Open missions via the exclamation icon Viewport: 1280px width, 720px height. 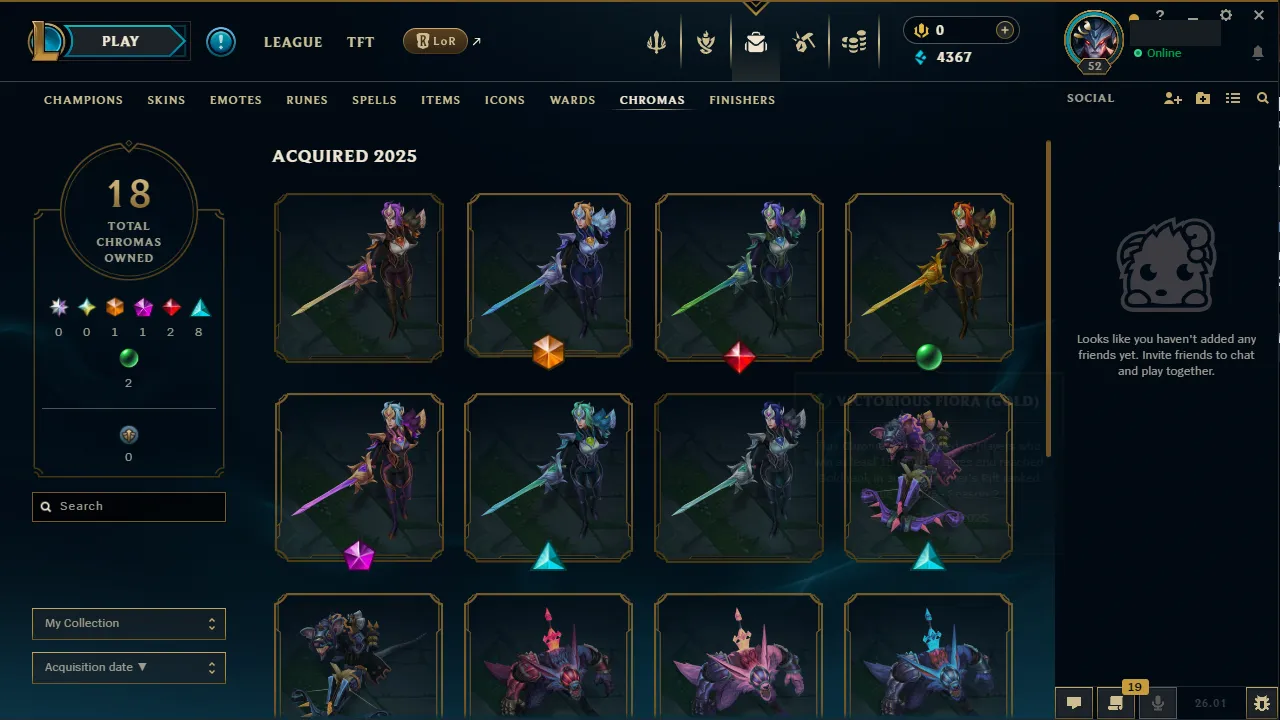coord(220,42)
